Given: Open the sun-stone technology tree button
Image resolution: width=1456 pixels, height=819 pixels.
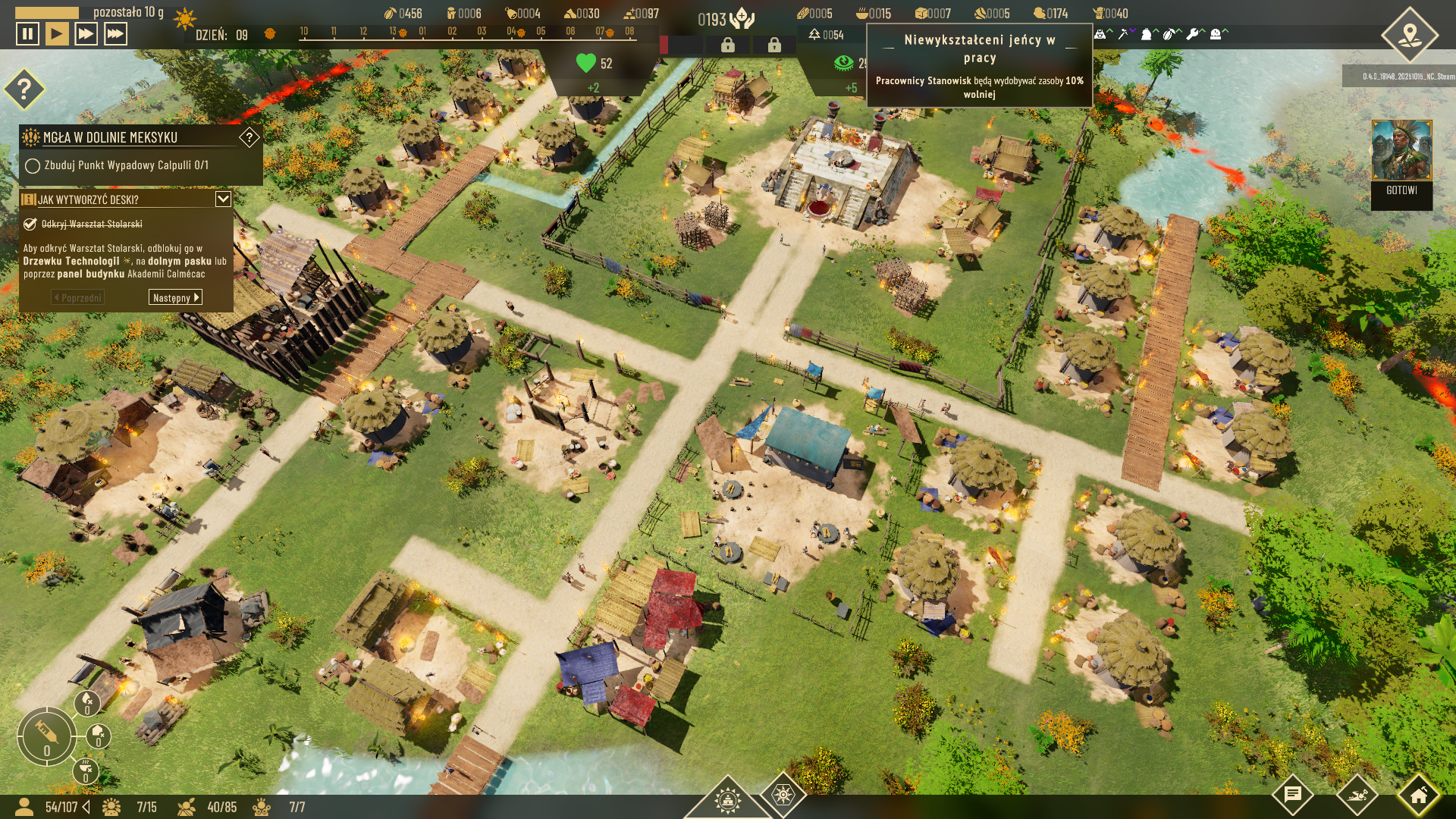Looking at the screenshot, I should [x=783, y=795].
